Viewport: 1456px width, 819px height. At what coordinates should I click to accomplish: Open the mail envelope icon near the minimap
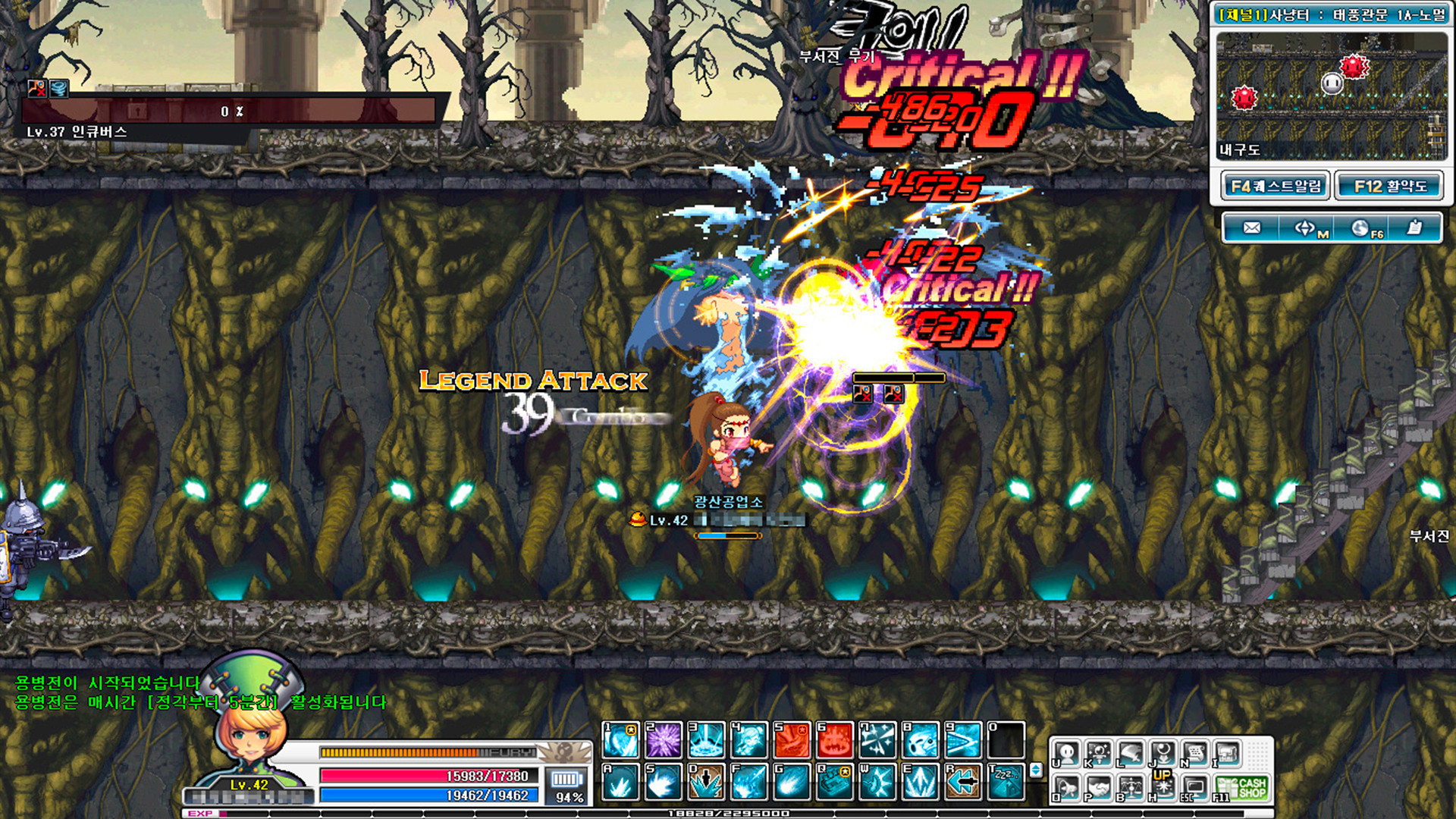[x=1251, y=227]
